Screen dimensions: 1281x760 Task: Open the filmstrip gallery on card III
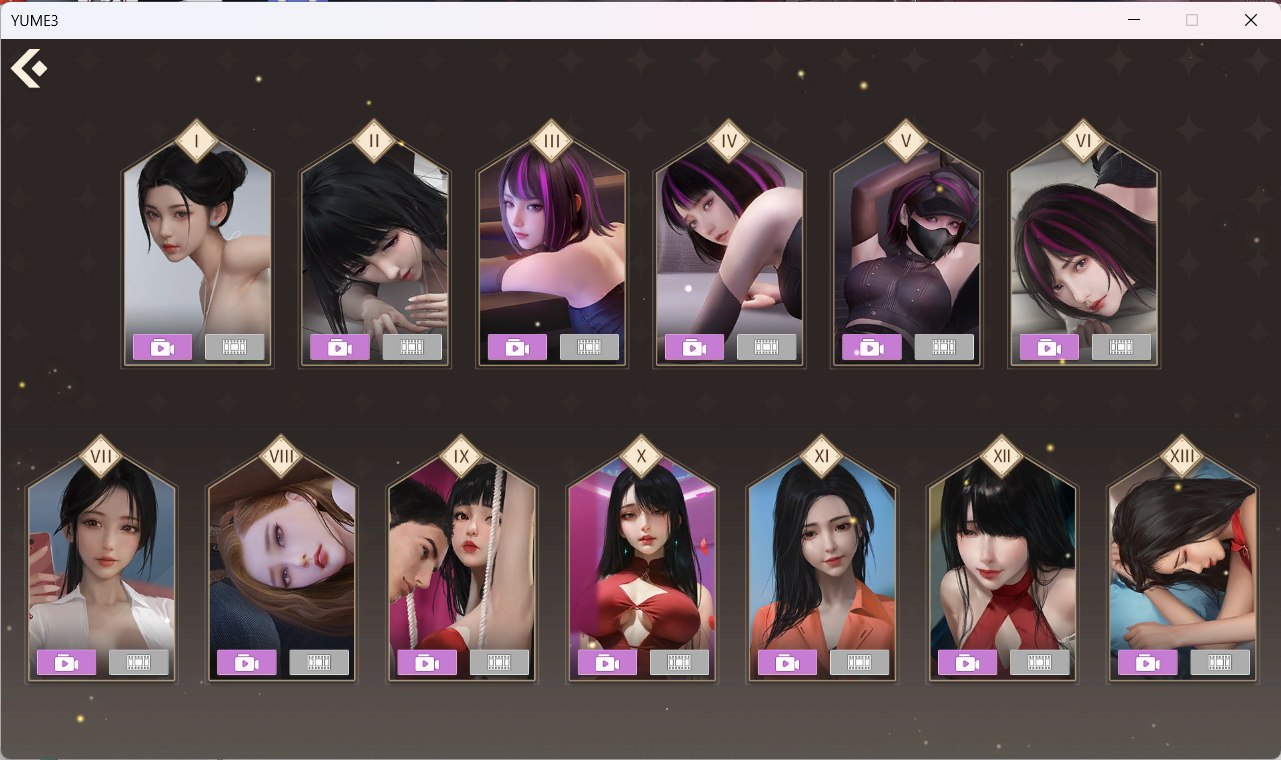[x=591, y=347]
